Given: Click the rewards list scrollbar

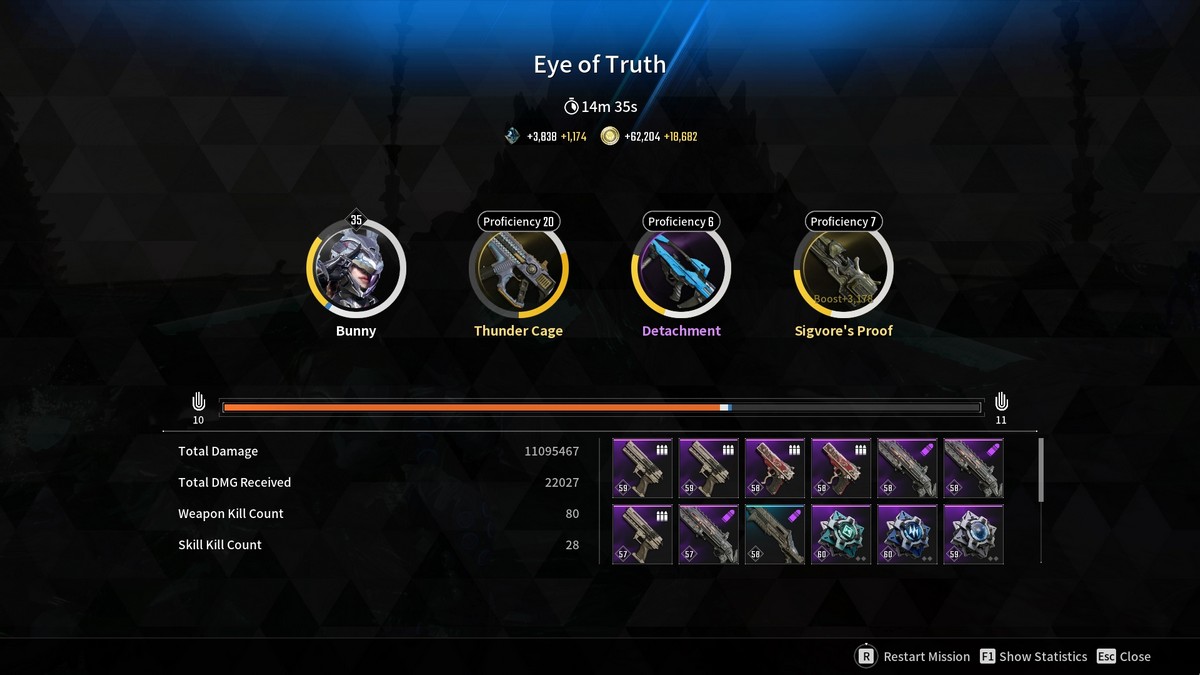Looking at the screenshot, I should coord(1040,469).
